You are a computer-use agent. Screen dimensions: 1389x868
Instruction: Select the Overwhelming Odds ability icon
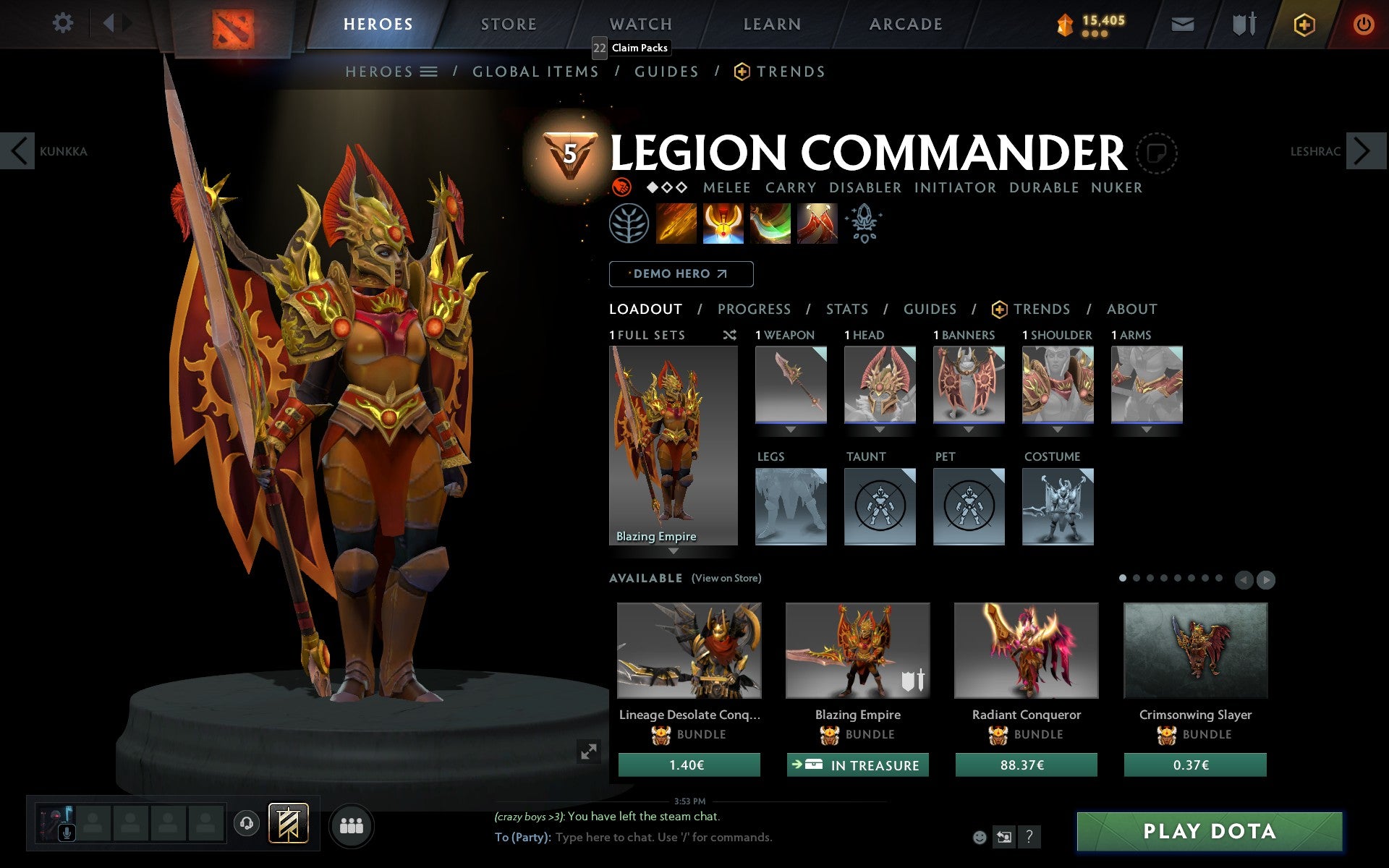[x=677, y=224]
